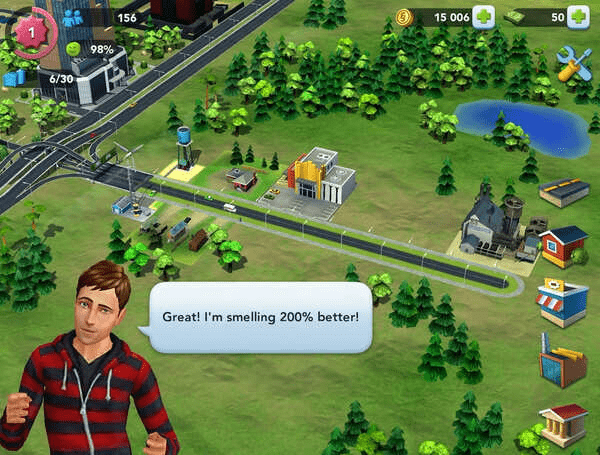
Task: Add more Simoleon coins with plus button
Action: pos(483,17)
